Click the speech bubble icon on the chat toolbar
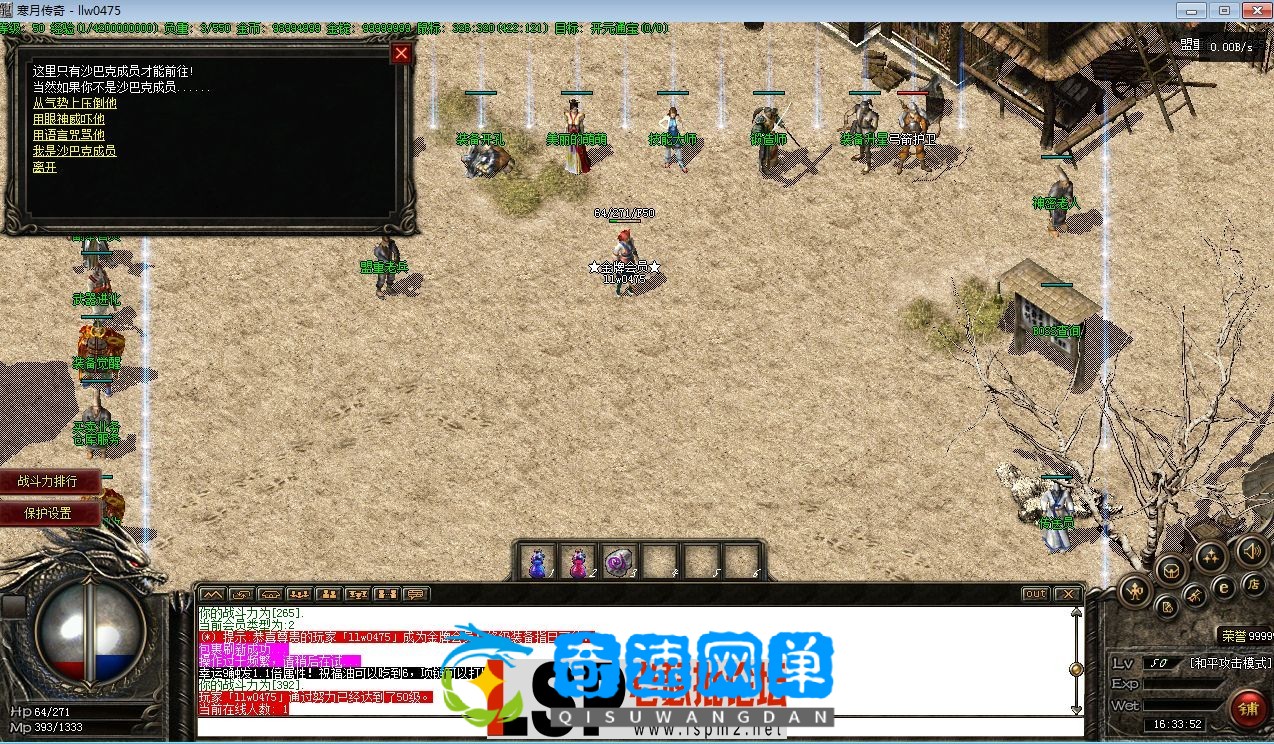This screenshot has height=744, width=1274. (415, 594)
